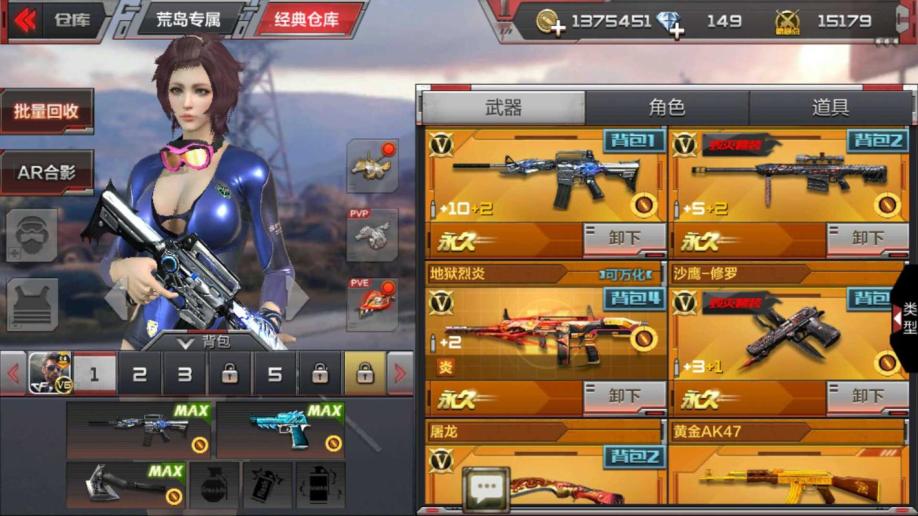This screenshot has width=918, height=516.
Task: Switch to the 荒岛专属 warehouse tab
Action: (x=188, y=20)
